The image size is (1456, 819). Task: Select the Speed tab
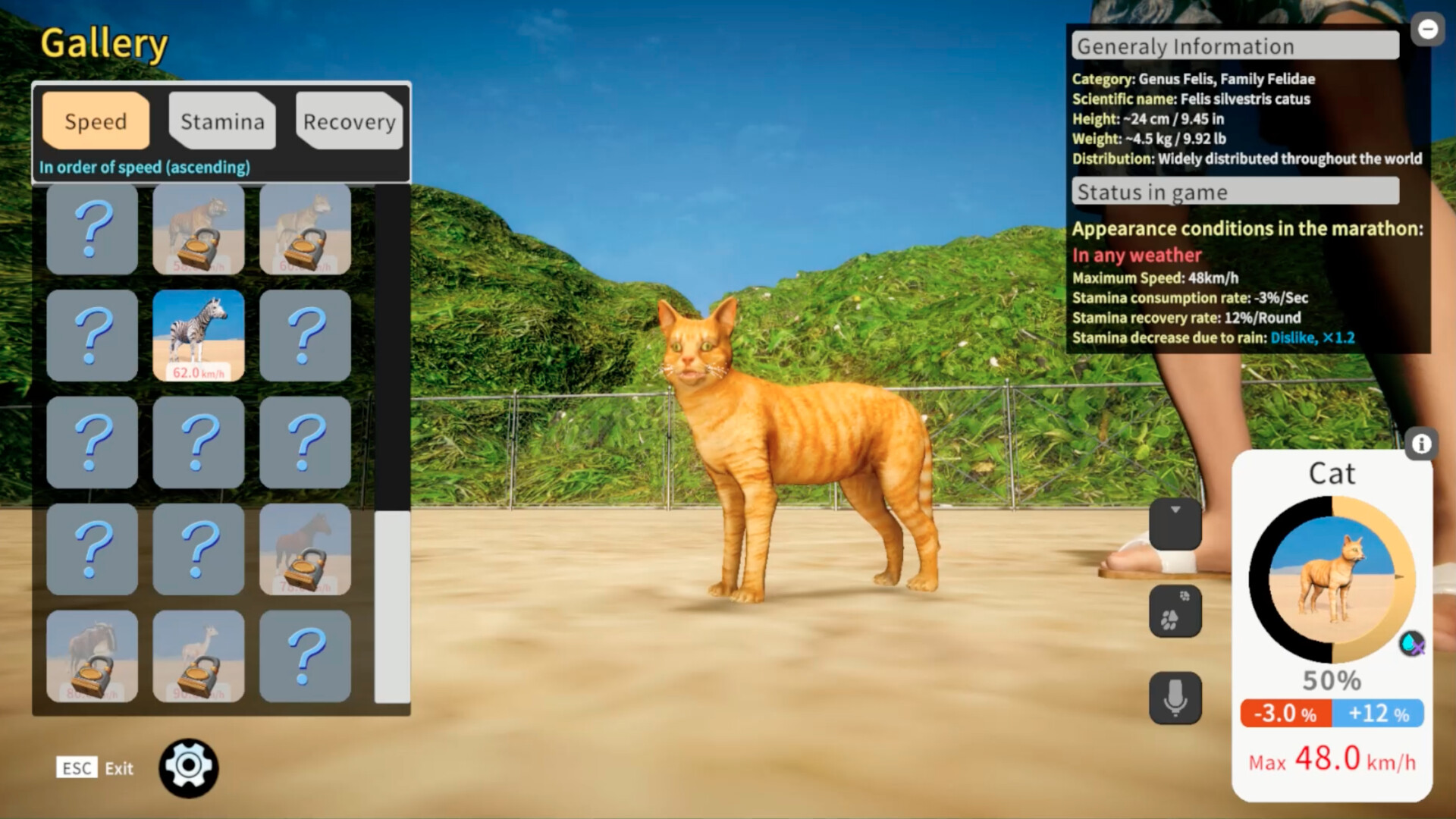[95, 121]
